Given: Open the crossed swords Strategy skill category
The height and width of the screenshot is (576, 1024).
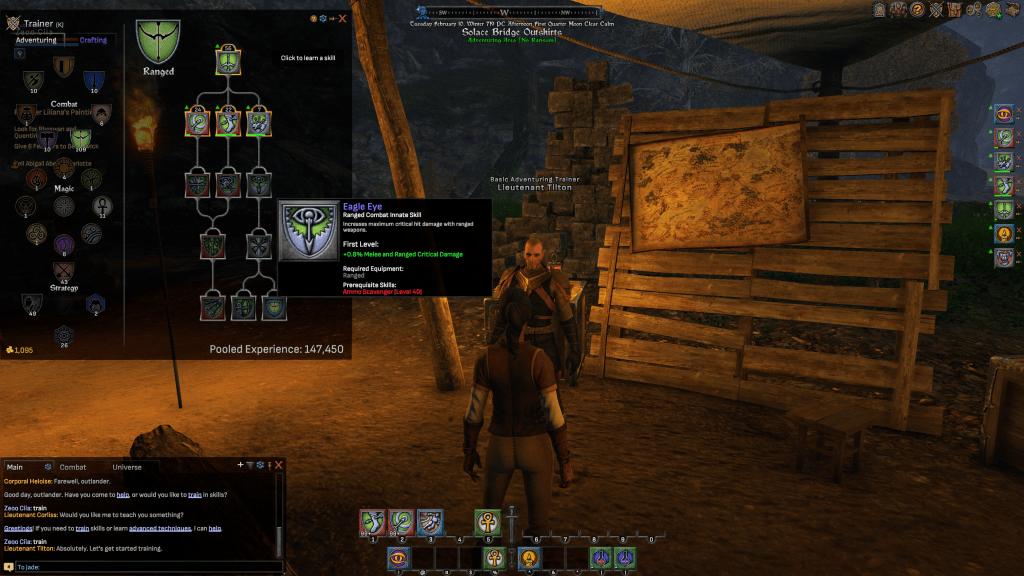Looking at the screenshot, I should click(64, 271).
